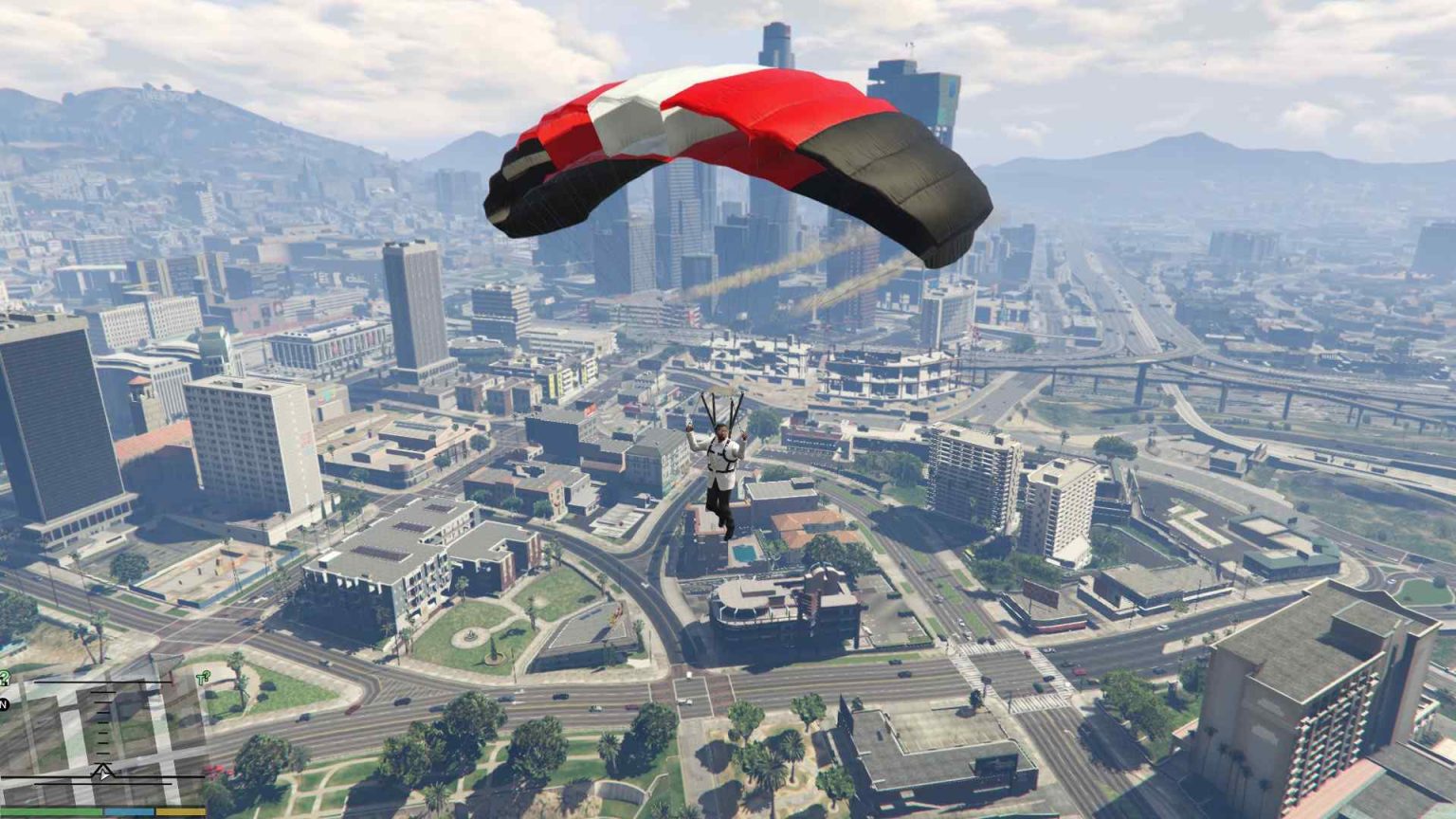Click the parachuting character in white

(x=722, y=464)
